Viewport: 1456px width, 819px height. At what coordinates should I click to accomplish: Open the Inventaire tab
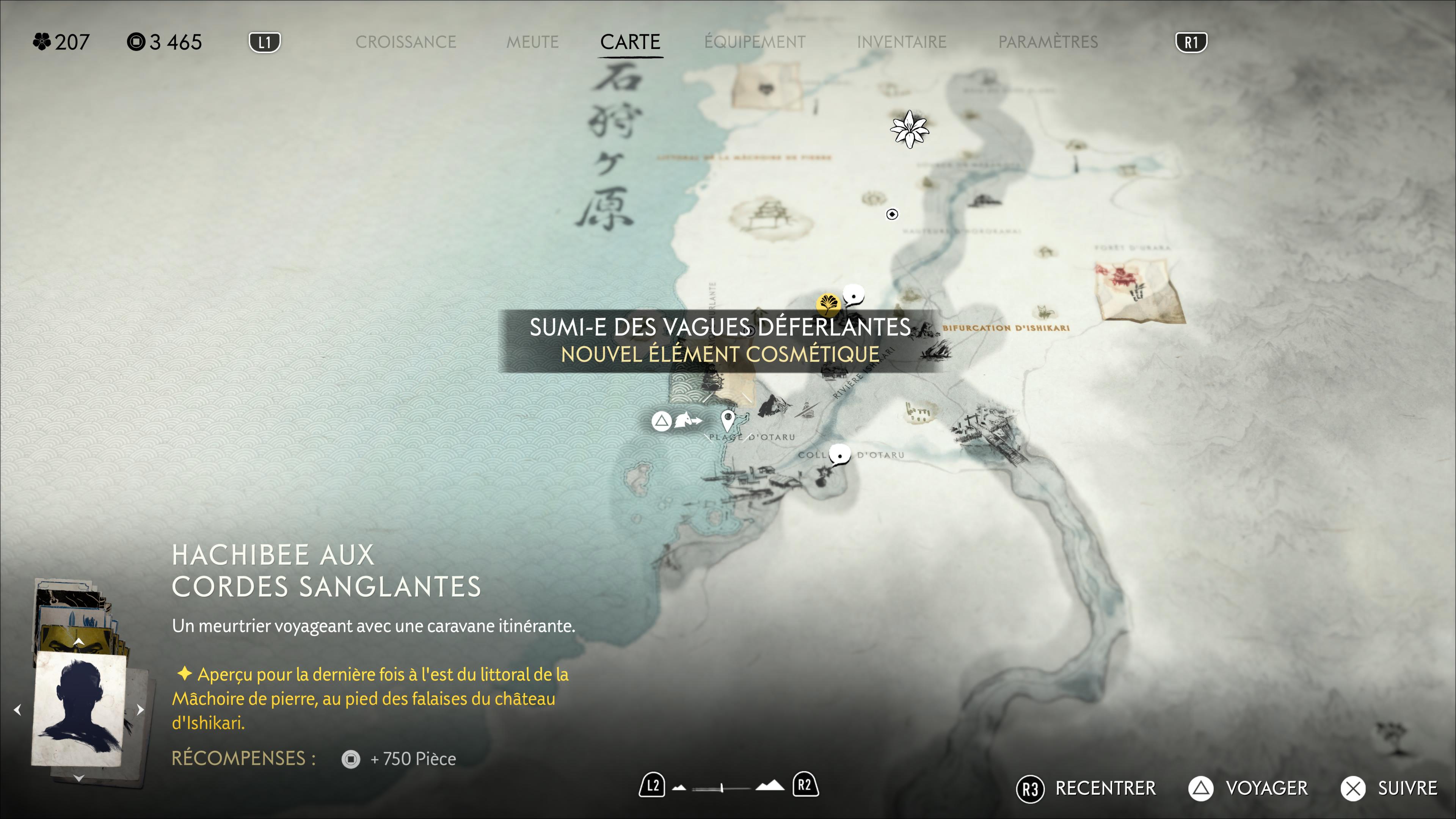click(x=902, y=42)
